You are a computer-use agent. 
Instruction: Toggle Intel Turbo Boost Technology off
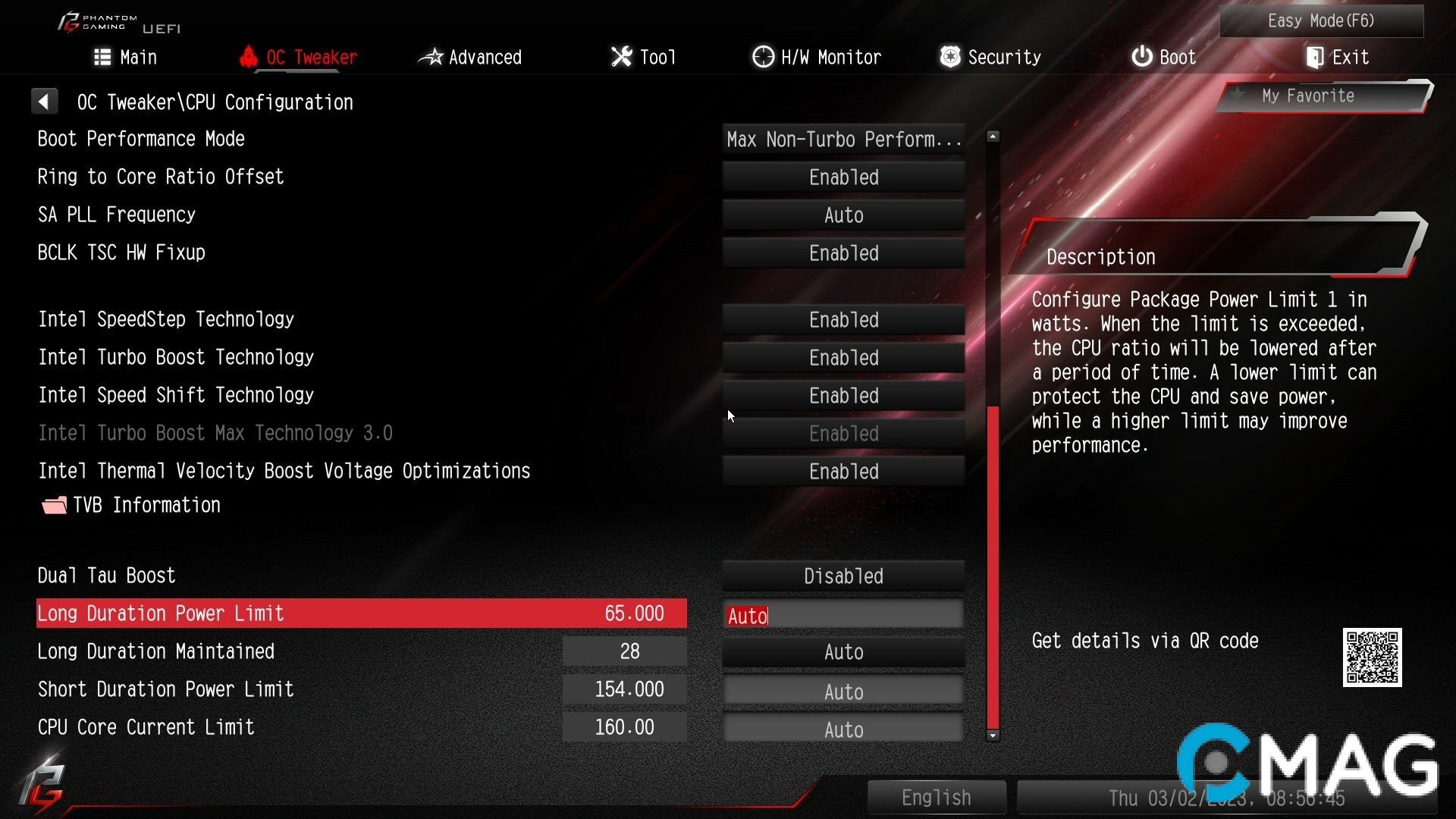coord(843,357)
